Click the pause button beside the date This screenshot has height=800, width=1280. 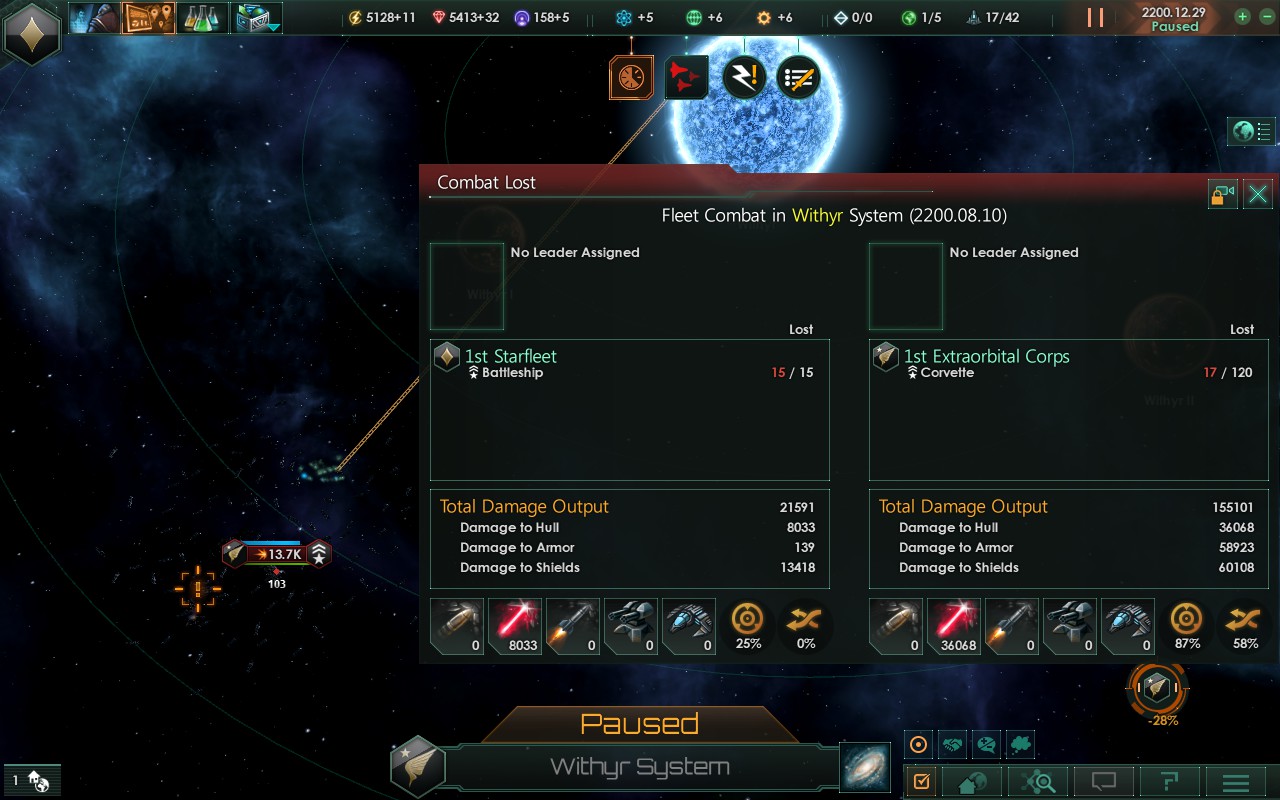1095,18
